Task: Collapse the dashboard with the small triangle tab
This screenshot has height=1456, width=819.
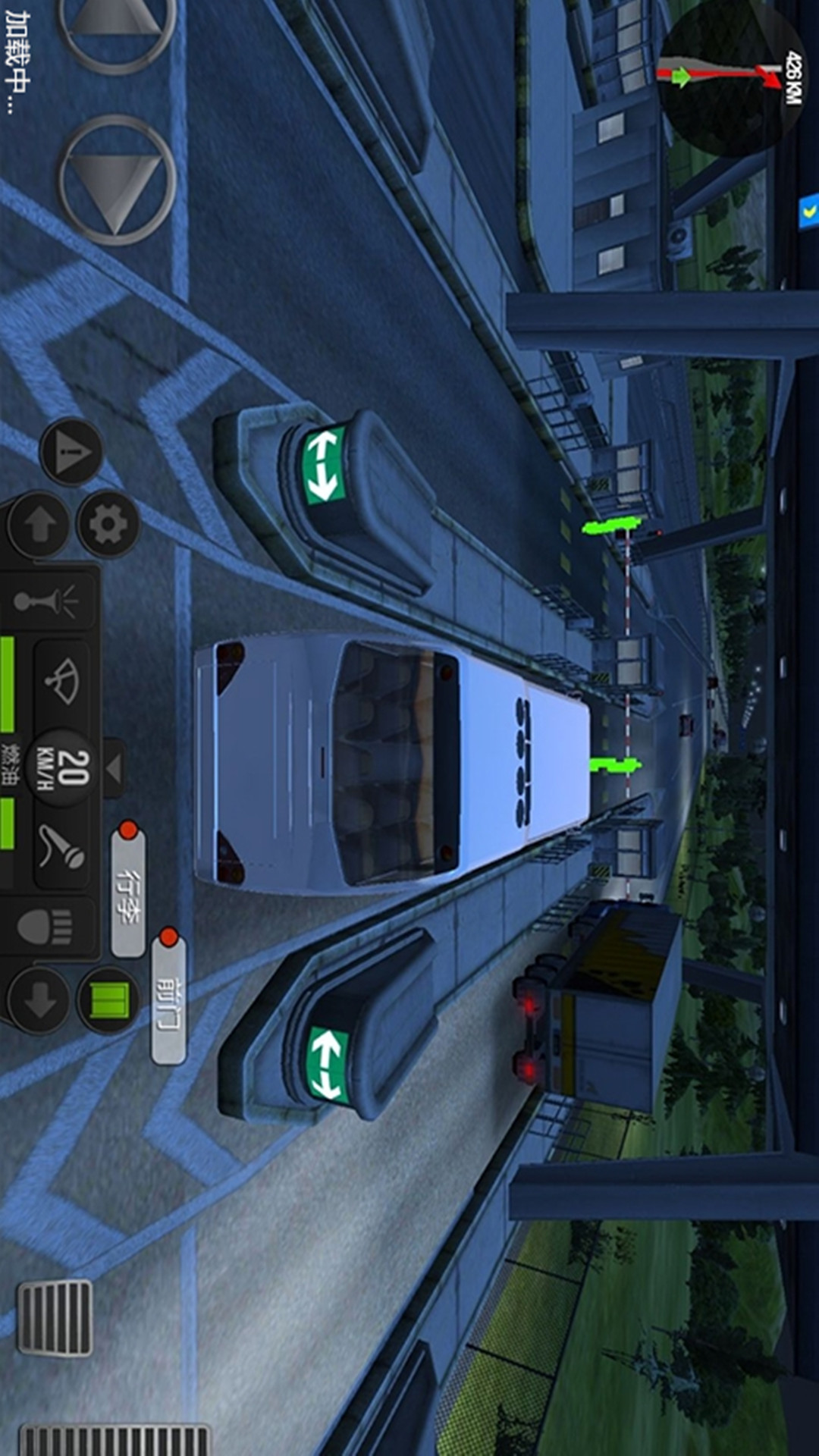Action: coord(114,767)
